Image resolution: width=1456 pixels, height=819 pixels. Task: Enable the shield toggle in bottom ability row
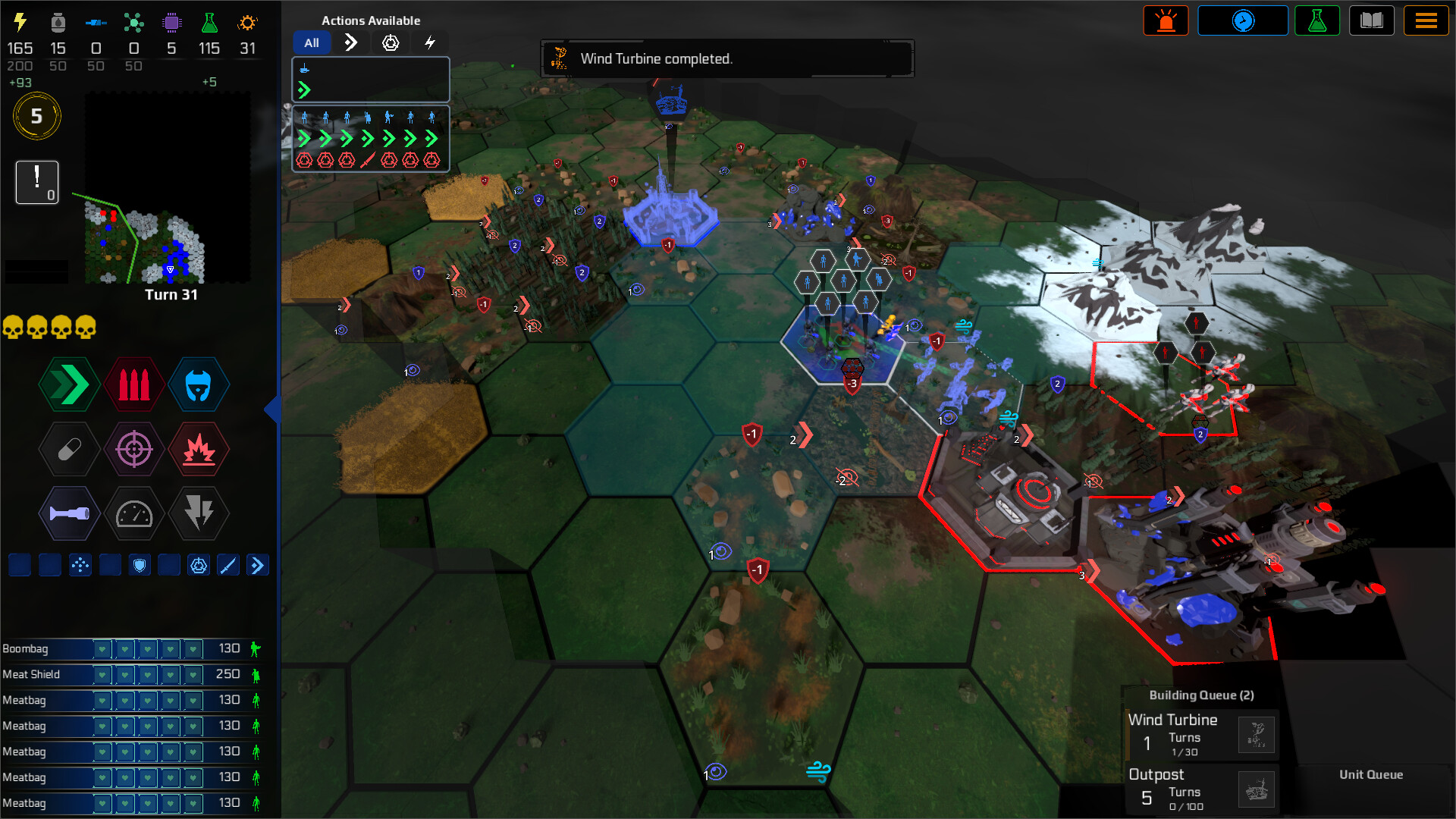[x=140, y=564]
